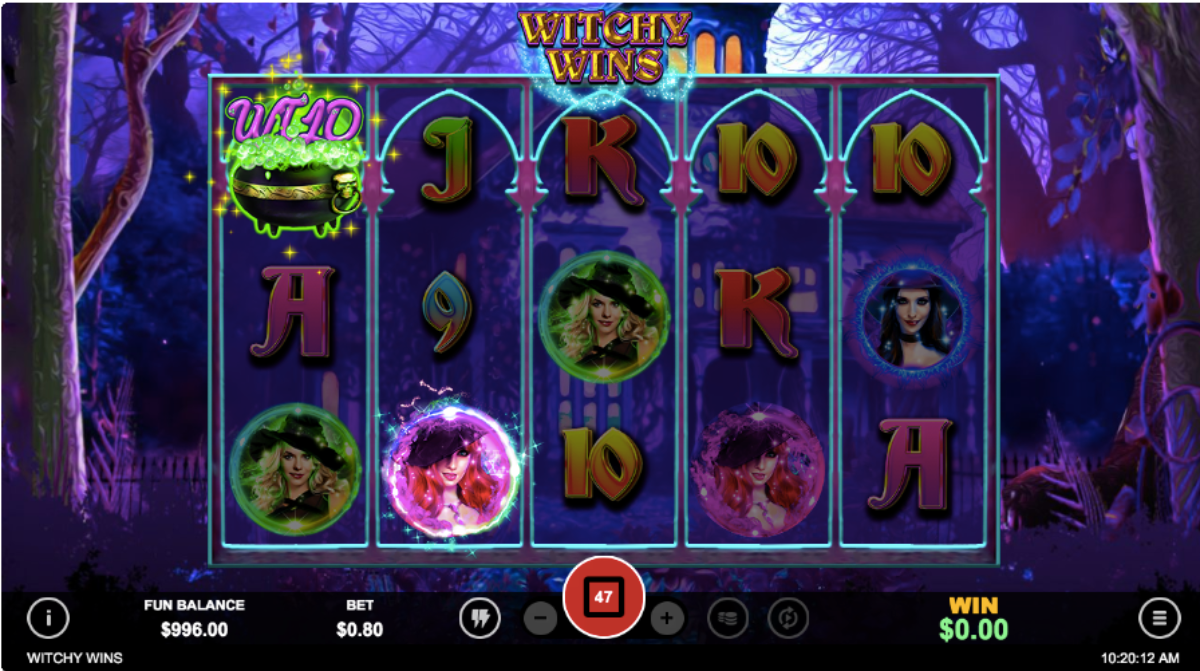
Task: Open the hamburger menu
Action: point(1159,619)
